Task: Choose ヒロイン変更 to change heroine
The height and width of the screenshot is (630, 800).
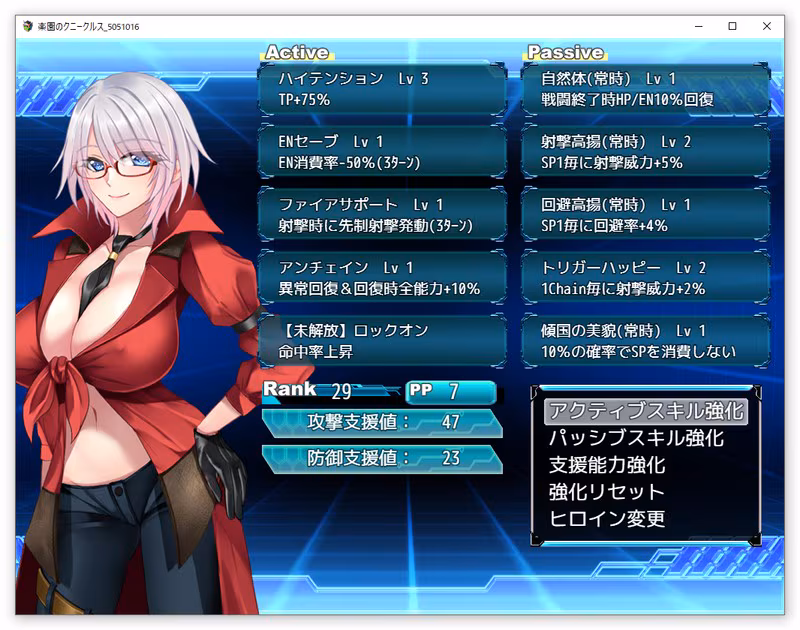Action: (x=607, y=519)
